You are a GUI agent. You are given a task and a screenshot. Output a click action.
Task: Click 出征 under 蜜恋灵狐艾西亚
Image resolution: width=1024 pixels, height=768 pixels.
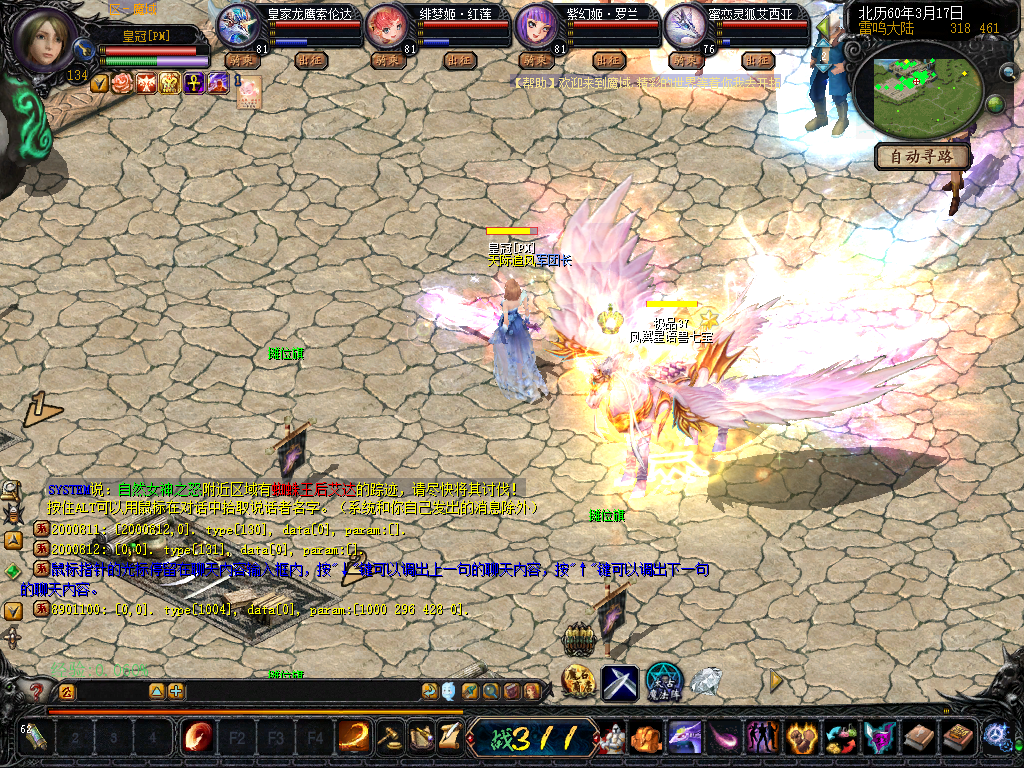point(757,60)
